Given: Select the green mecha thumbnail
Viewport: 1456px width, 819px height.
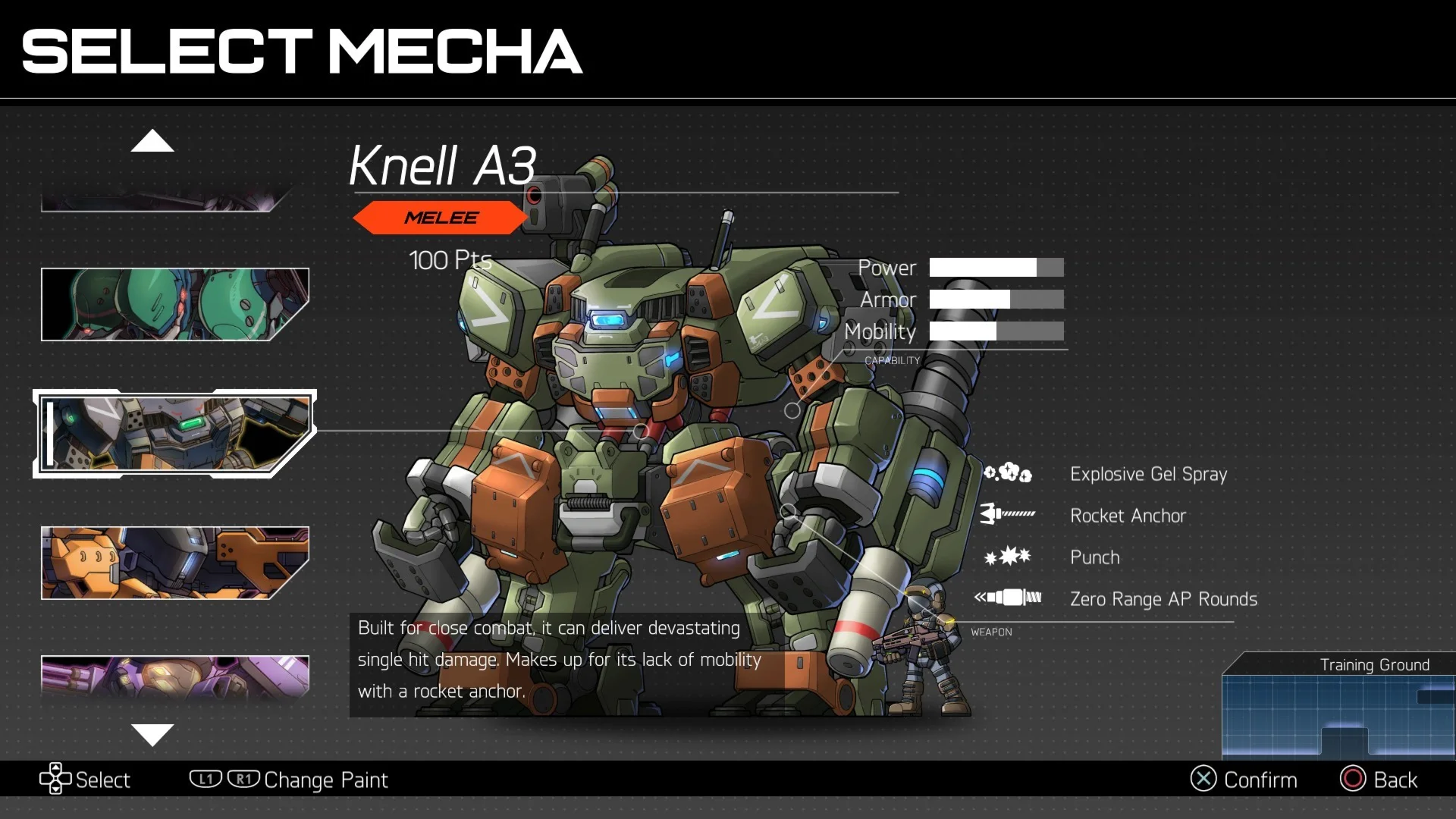Looking at the screenshot, I should [x=174, y=304].
